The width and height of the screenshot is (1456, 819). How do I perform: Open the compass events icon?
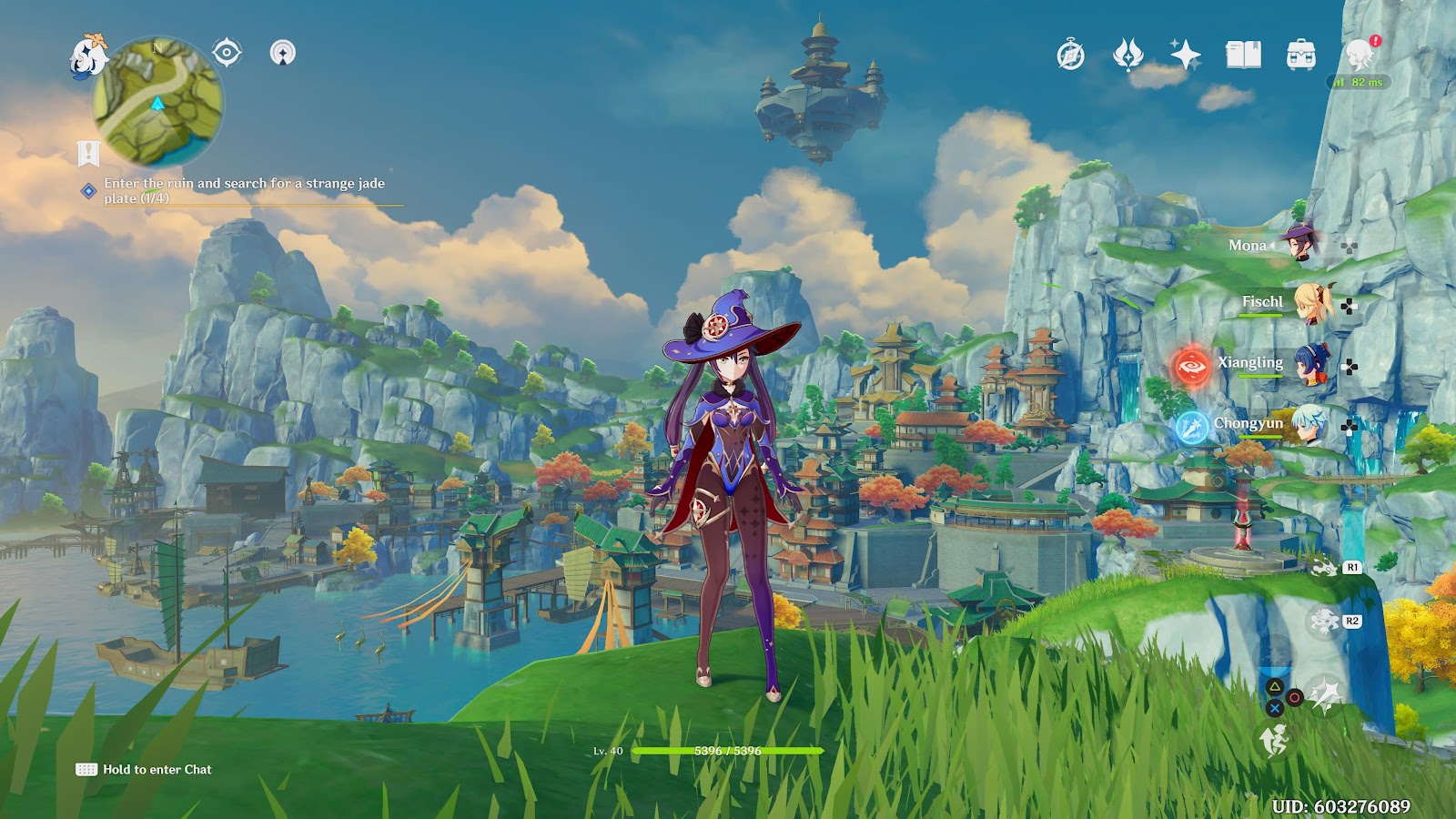(1071, 56)
